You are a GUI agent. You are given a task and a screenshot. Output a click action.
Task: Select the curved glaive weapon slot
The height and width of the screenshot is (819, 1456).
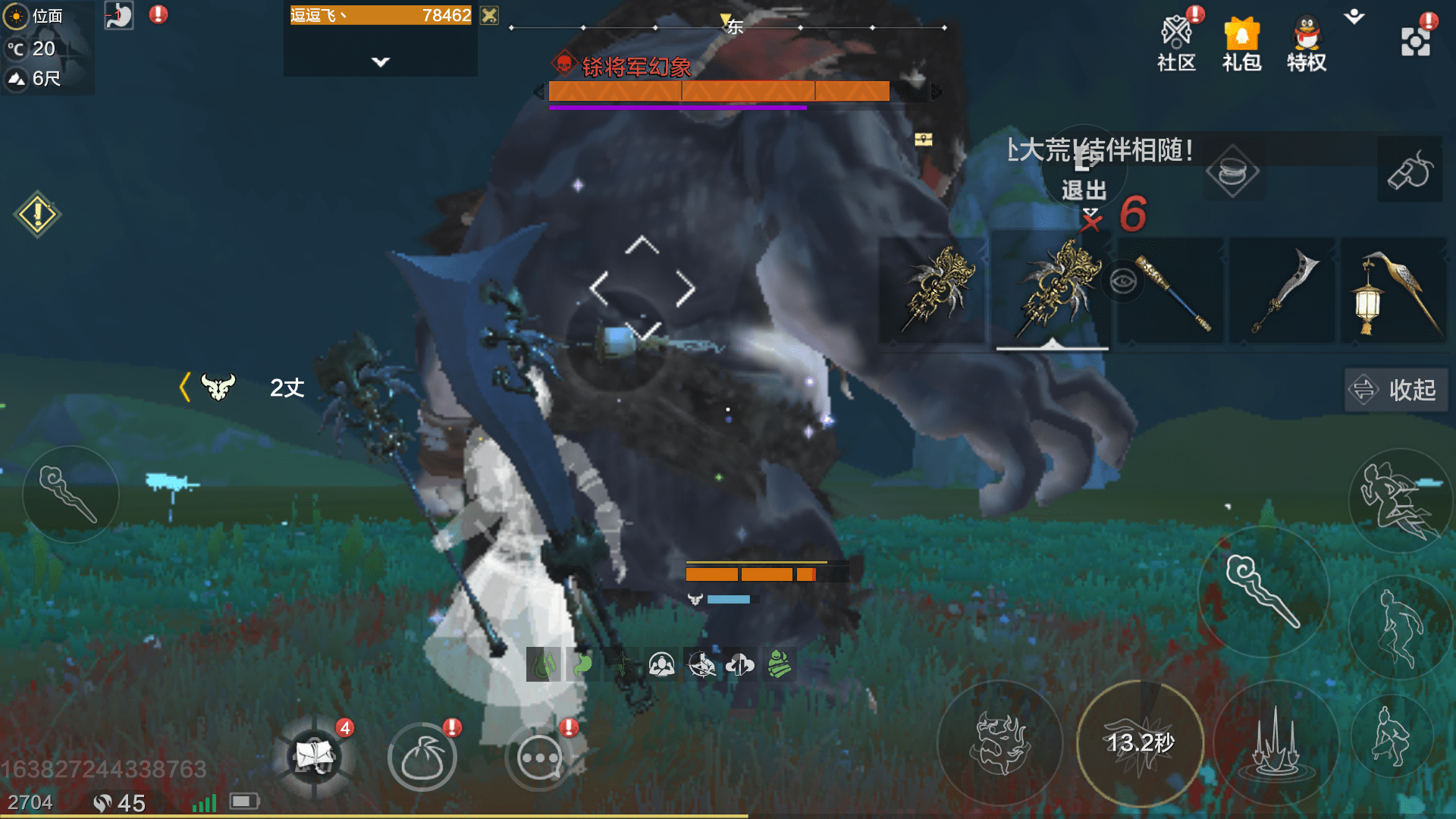tap(1283, 292)
